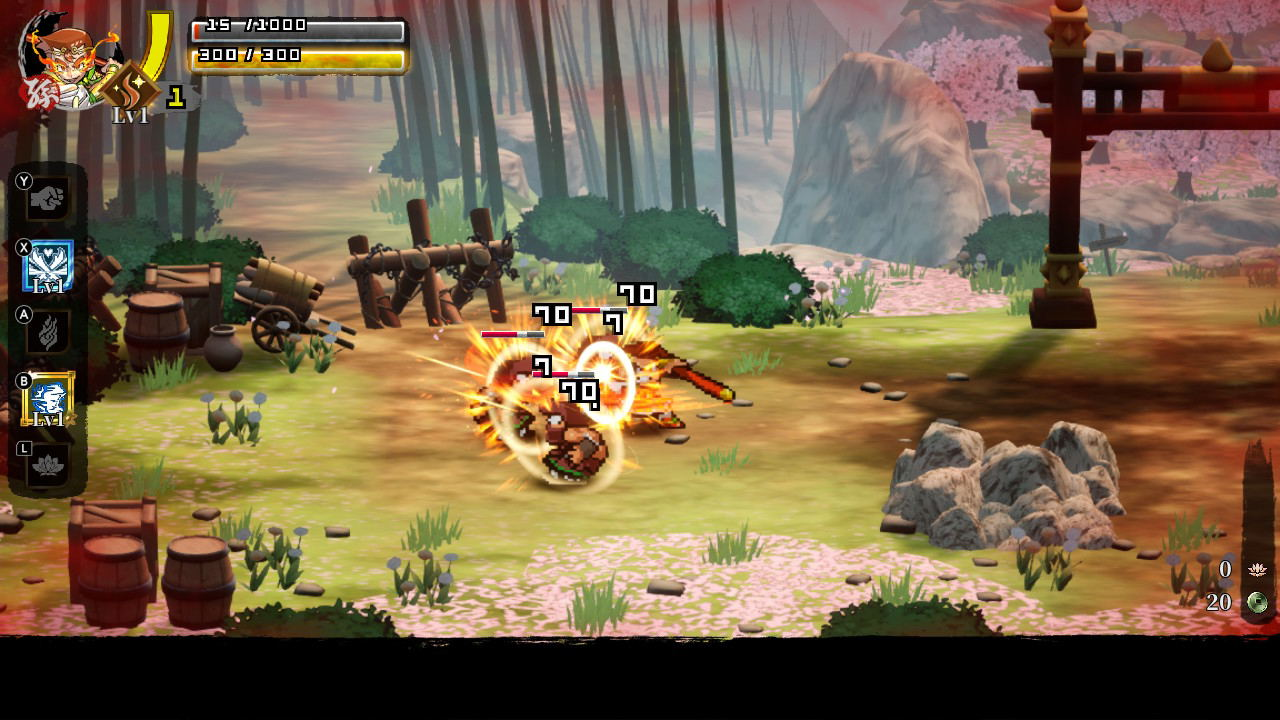Viewport: 1280px width, 720px height.
Task: Click the enemy red health bar above the fight
Action: tap(510, 333)
